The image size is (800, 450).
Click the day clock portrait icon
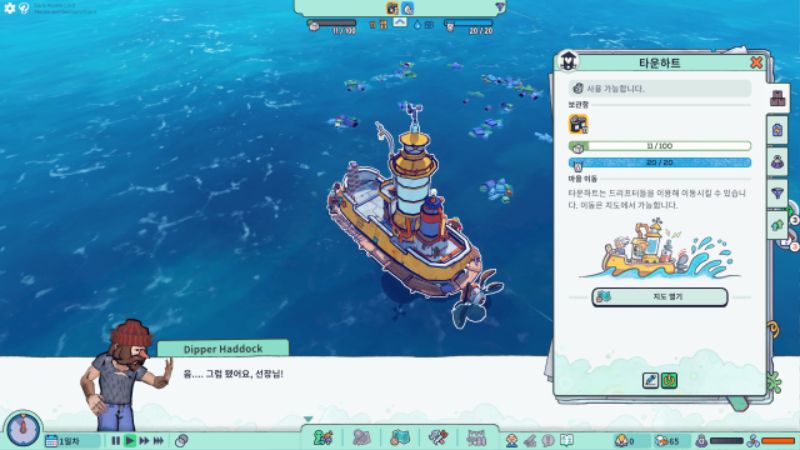point(21,430)
